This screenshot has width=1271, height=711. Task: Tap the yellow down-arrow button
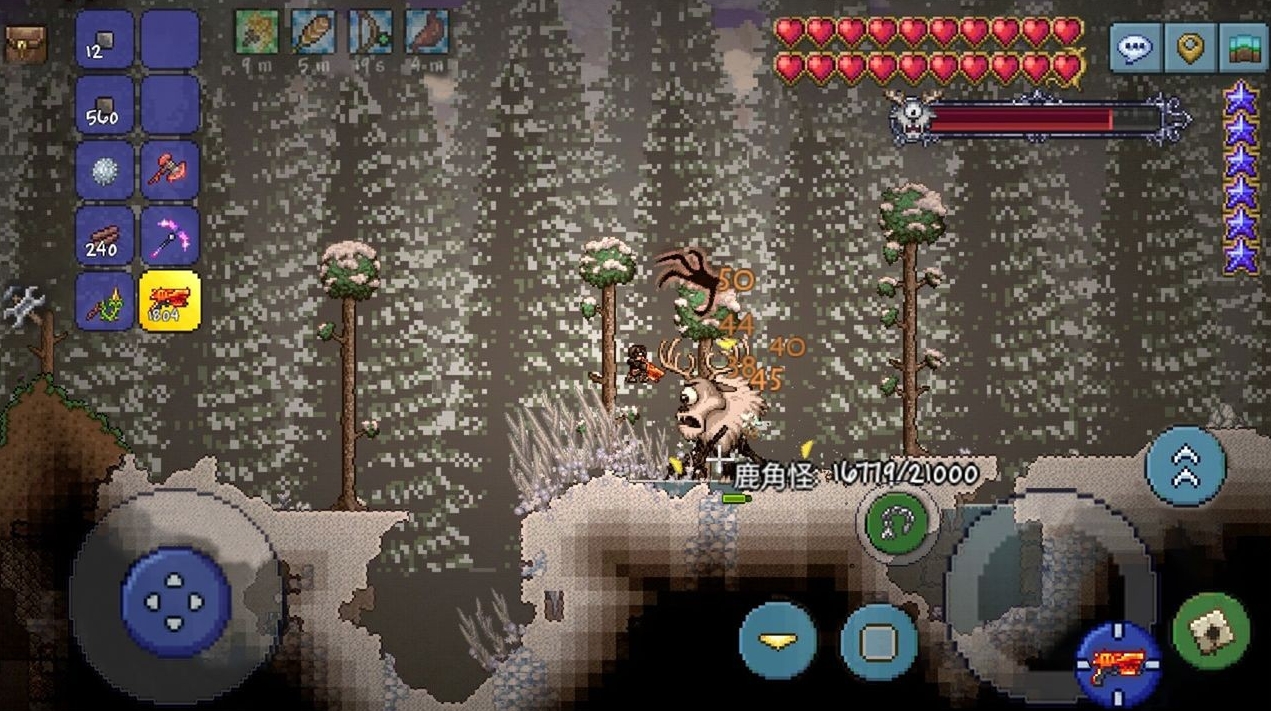pos(777,641)
